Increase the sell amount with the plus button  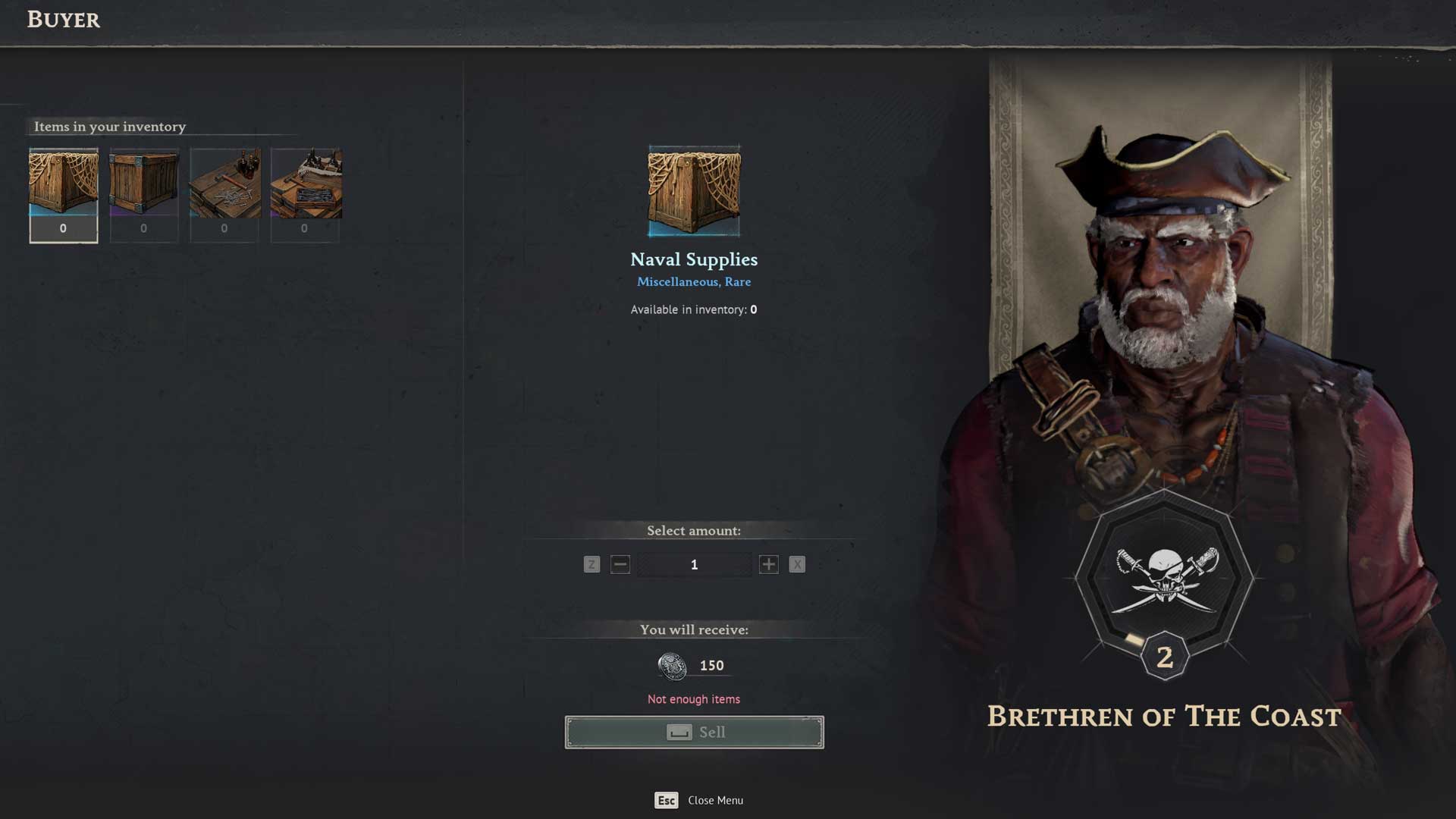(x=768, y=564)
